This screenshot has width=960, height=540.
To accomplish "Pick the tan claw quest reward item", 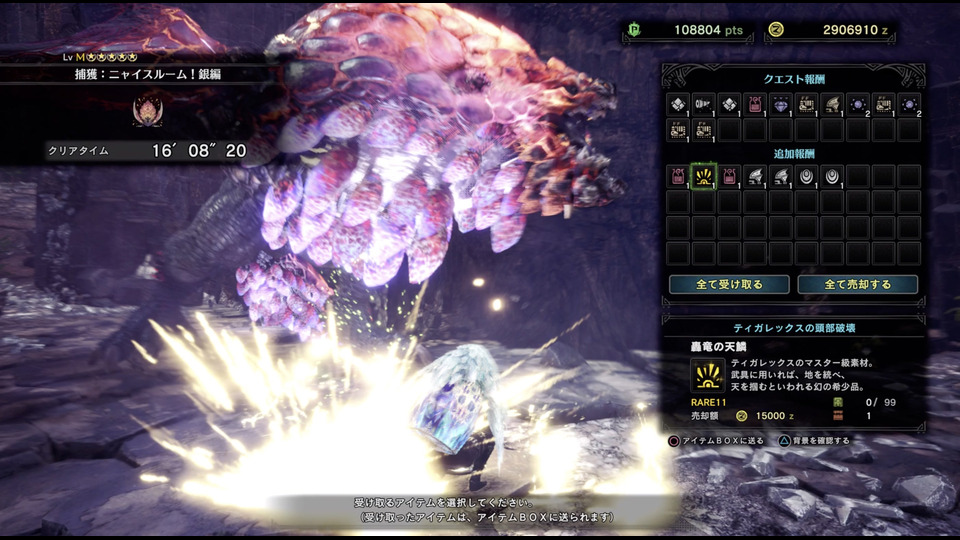I will click(x=832, y=104).
